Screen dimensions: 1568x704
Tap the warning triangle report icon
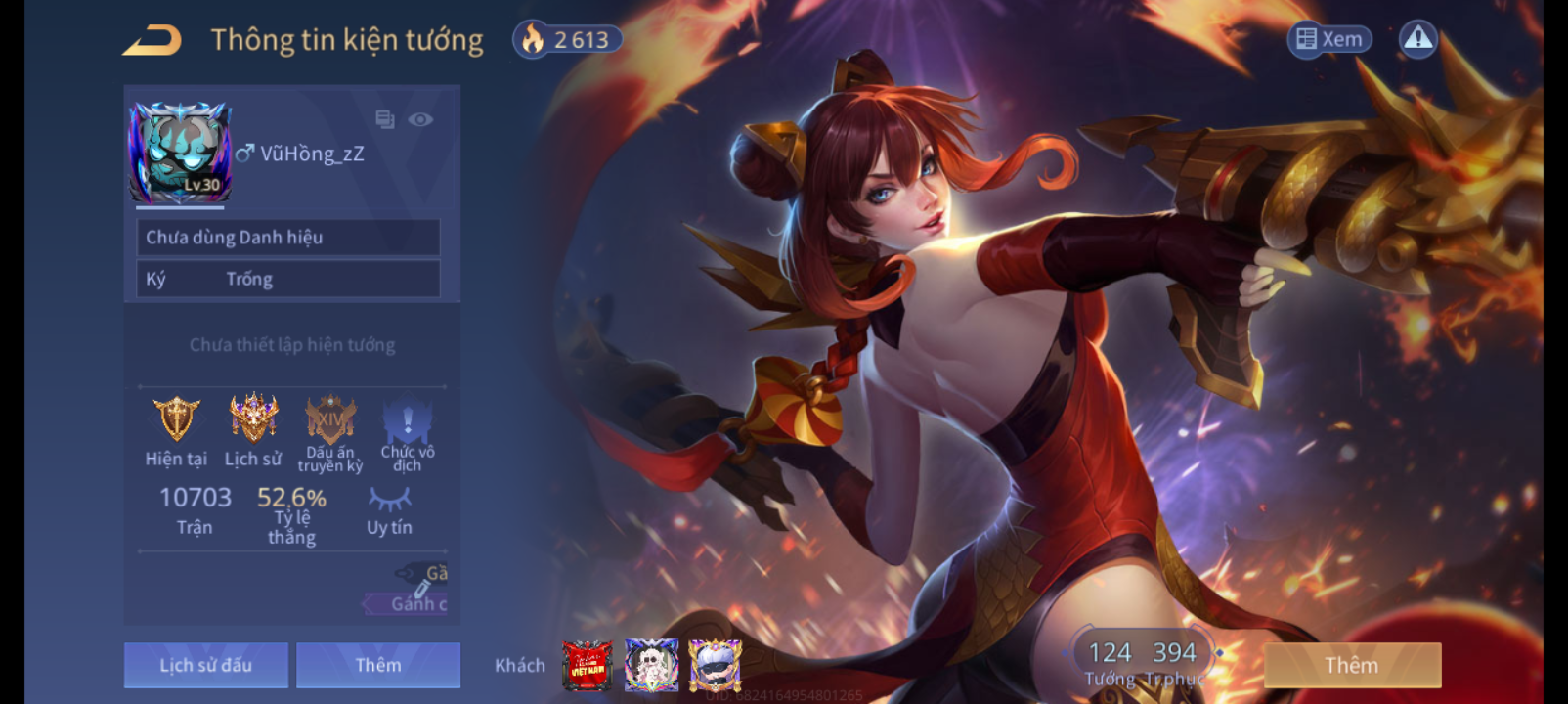point(1417,39)
